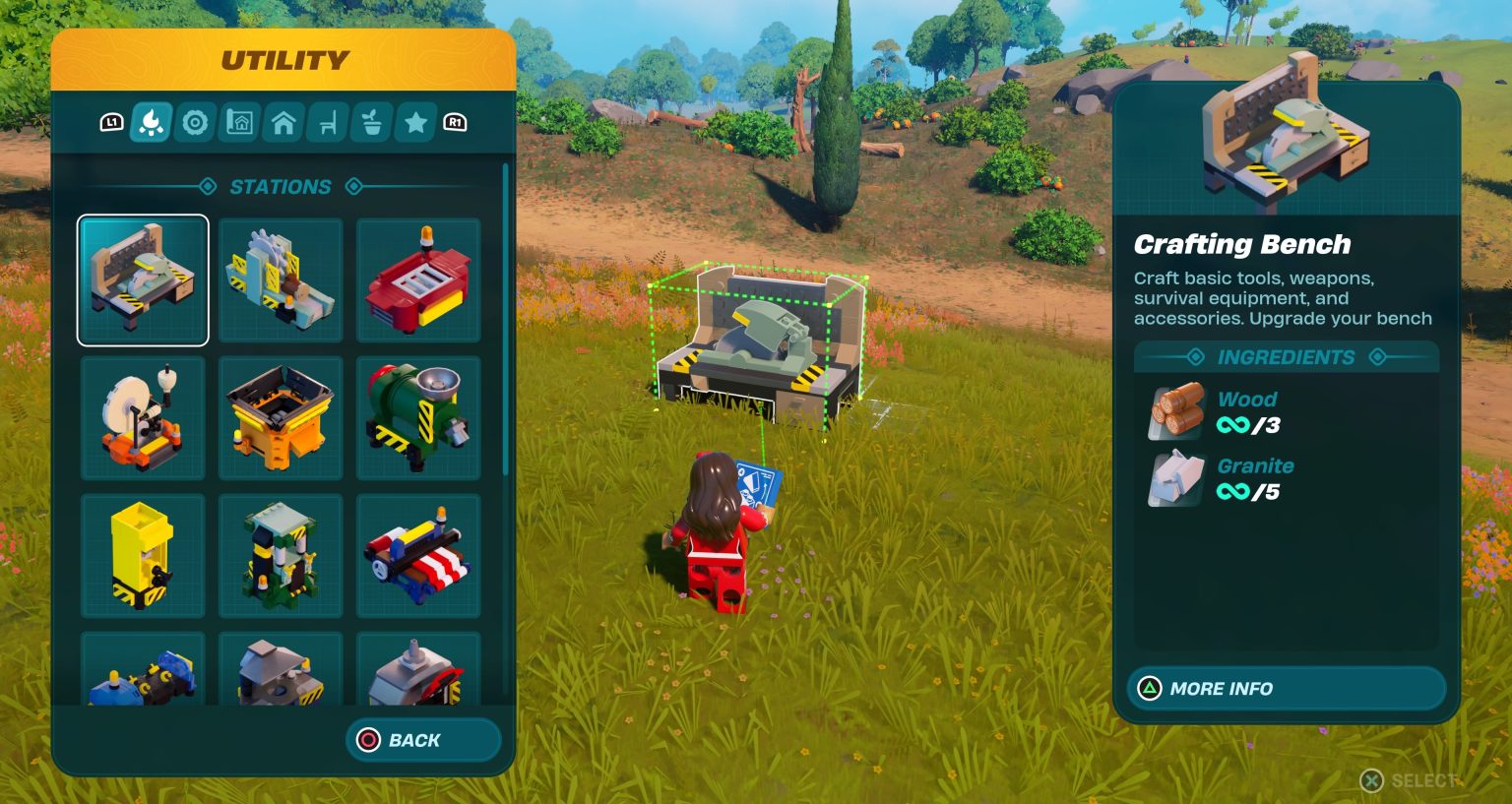Select the orange Metal Smelter thumbnail
Image resolution: width=1512 pixels, height=804 pixels.
pyautogui.click(x=281, y=417)
